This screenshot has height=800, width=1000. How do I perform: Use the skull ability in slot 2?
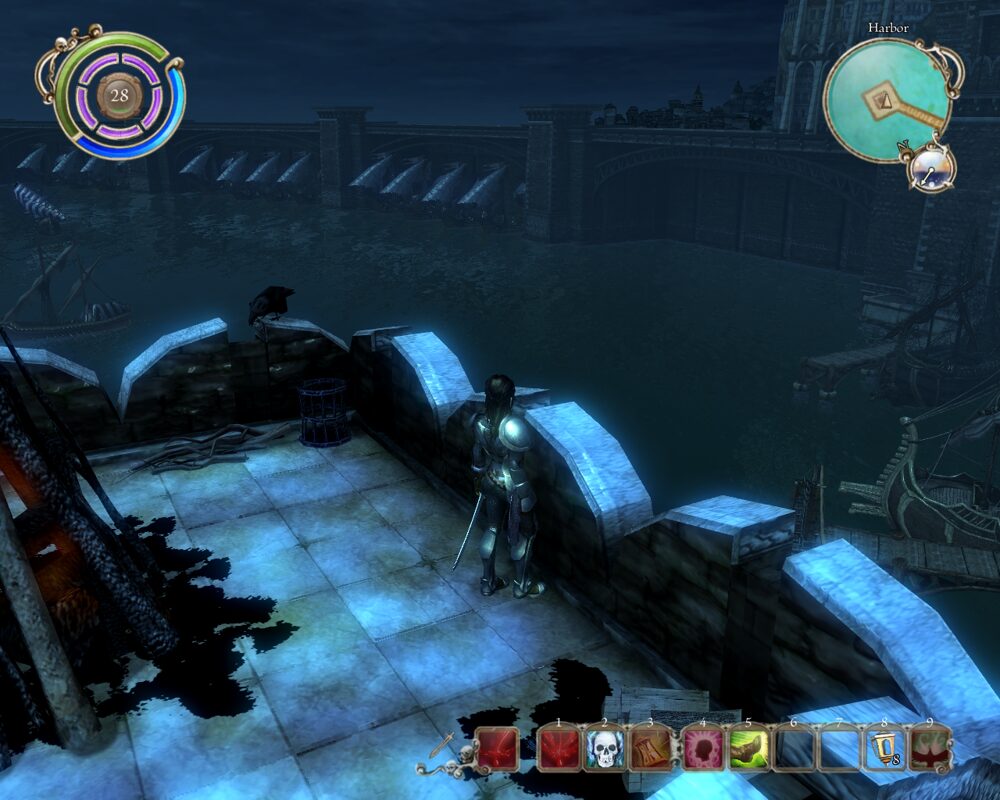click(x=604, y=748)
